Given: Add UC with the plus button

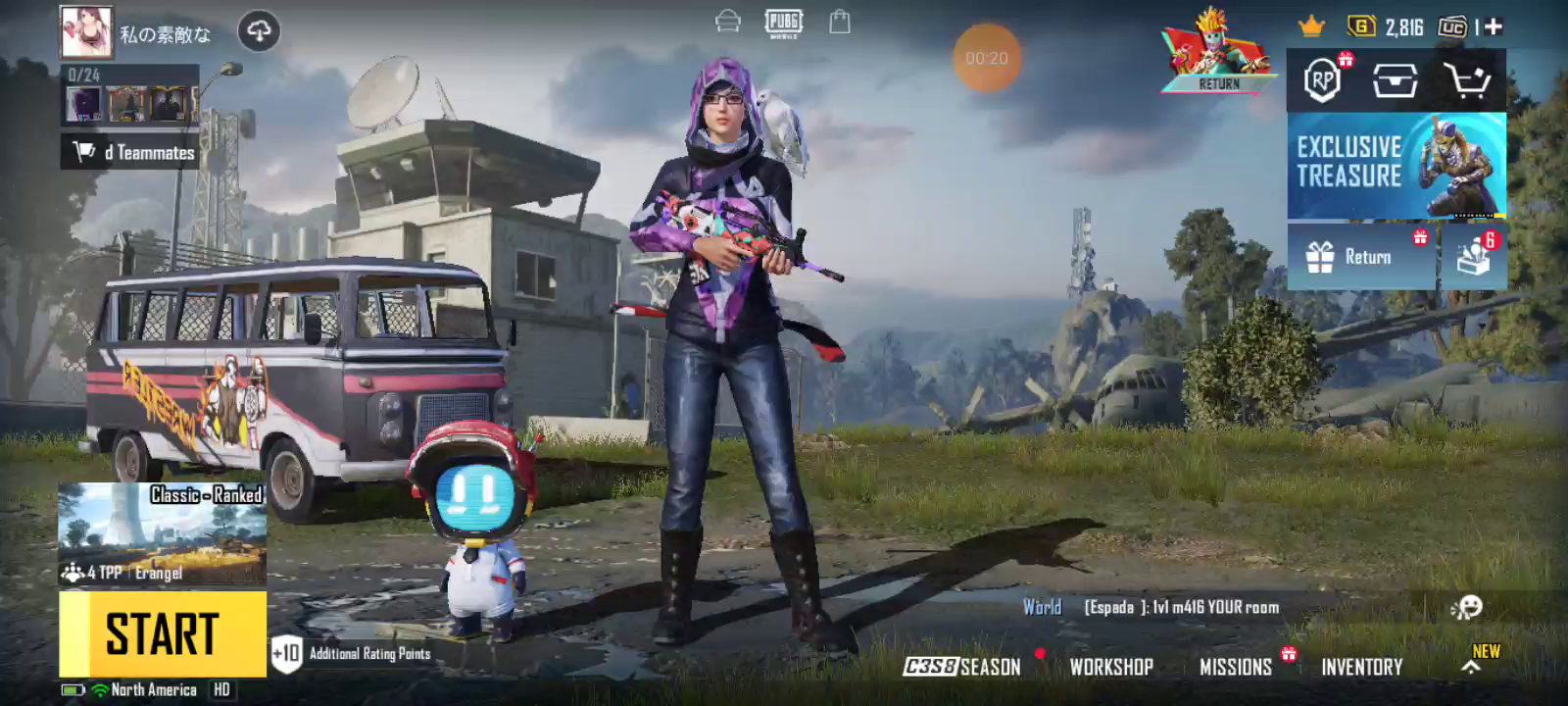Looking at the screenshot, I should tap(1494, 27).
